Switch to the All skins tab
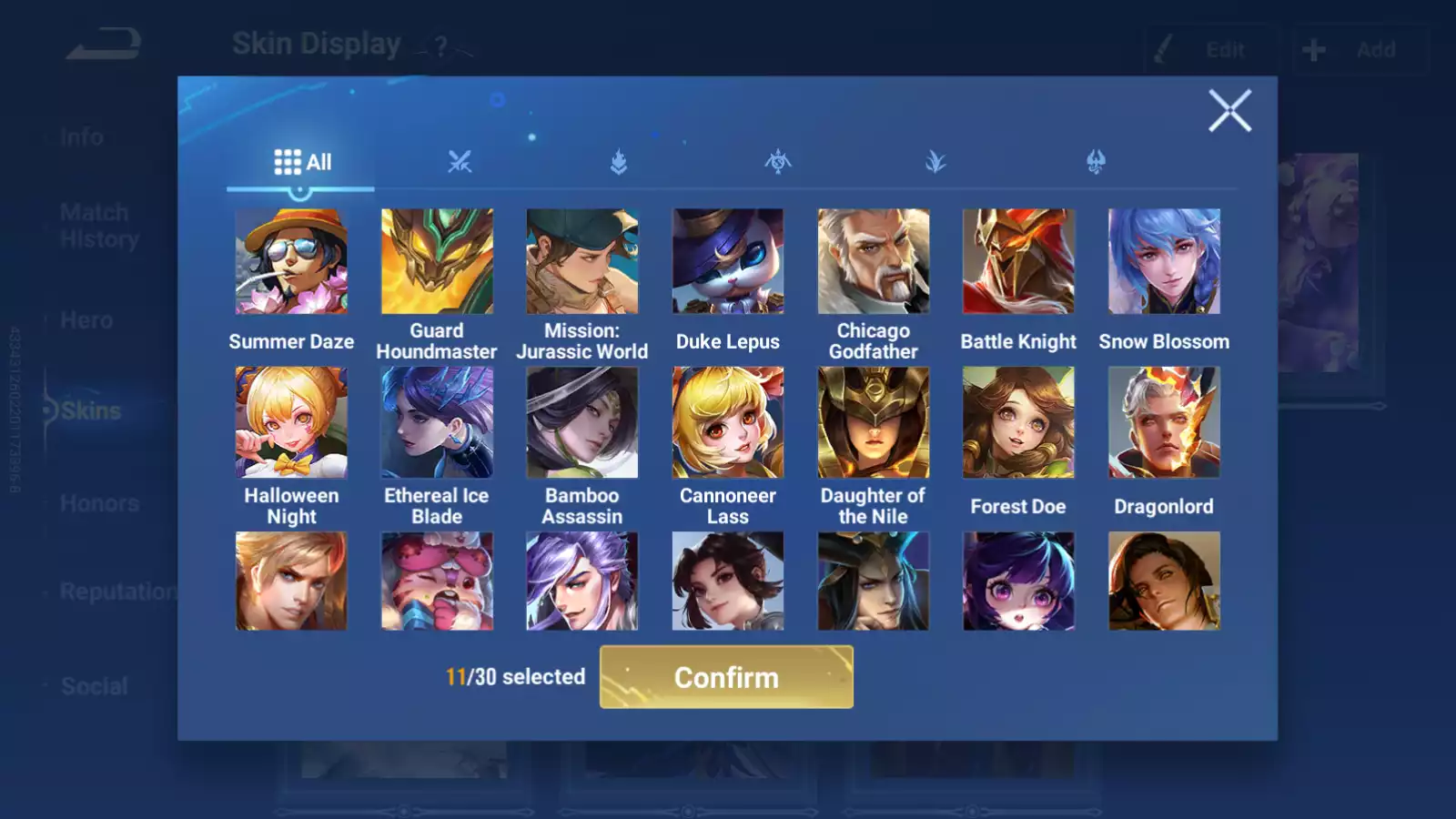The image size is (1456, 819). 302,162
